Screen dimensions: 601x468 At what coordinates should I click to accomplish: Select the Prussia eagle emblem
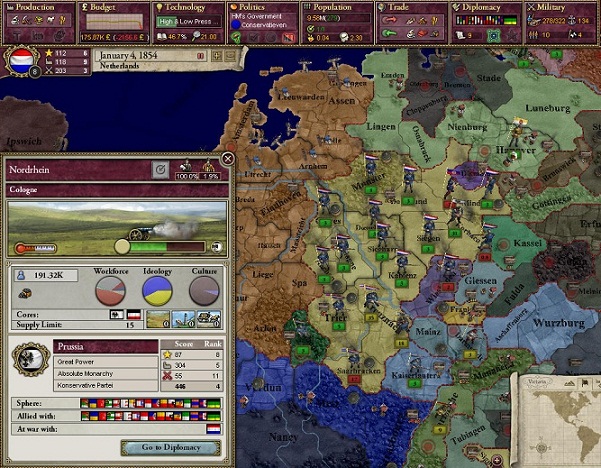point(28,362)
